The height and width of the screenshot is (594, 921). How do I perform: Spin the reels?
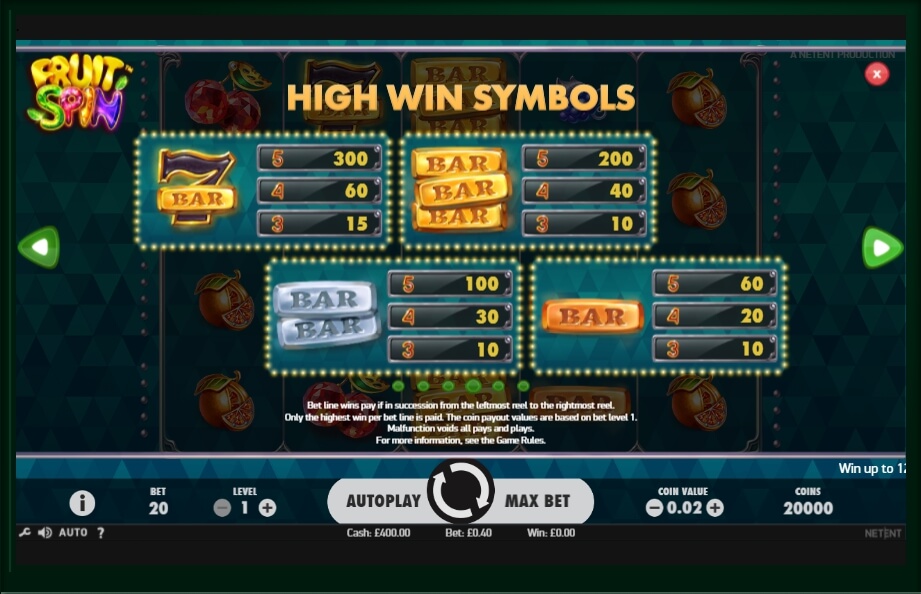460,492
